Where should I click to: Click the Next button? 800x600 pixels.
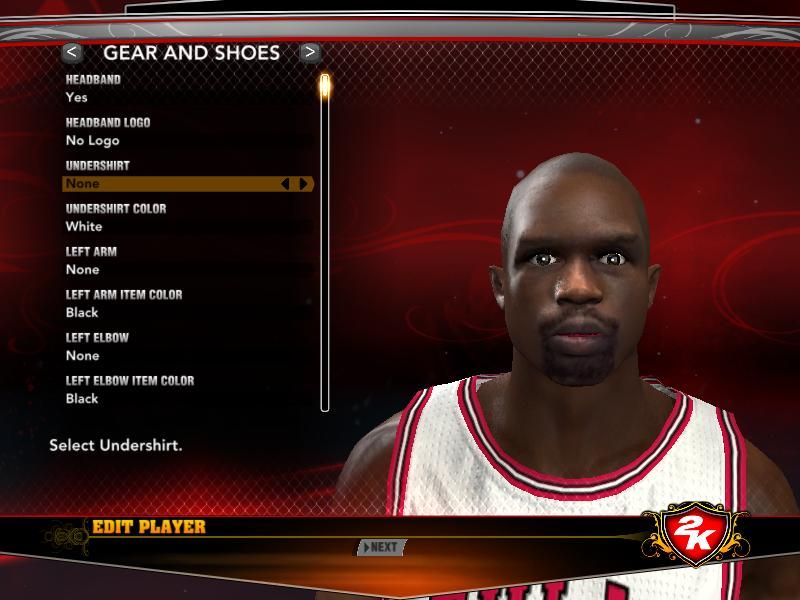click(x=382, y=547)
